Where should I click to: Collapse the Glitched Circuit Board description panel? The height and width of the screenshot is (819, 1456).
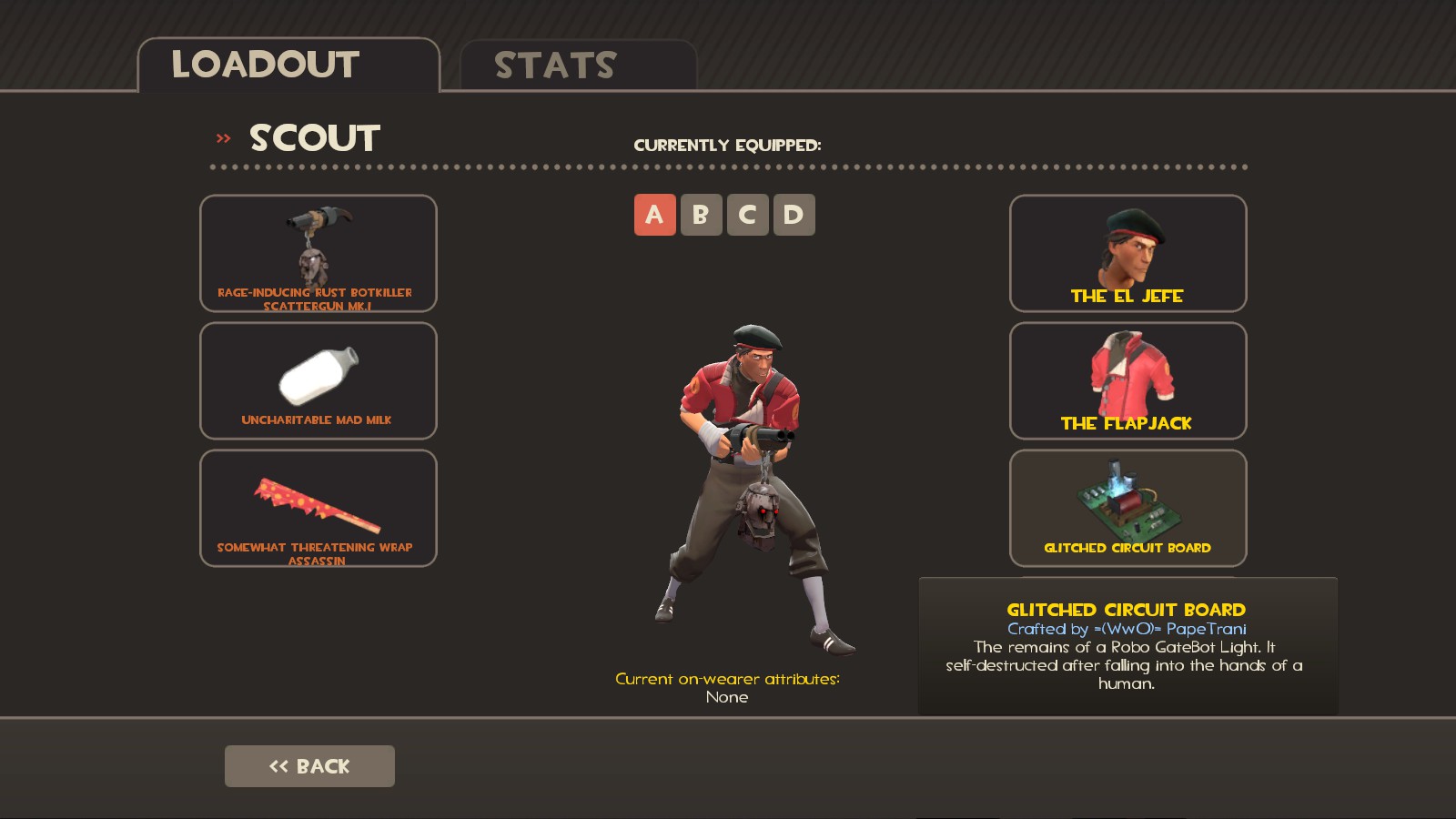tap(1127, 664)
